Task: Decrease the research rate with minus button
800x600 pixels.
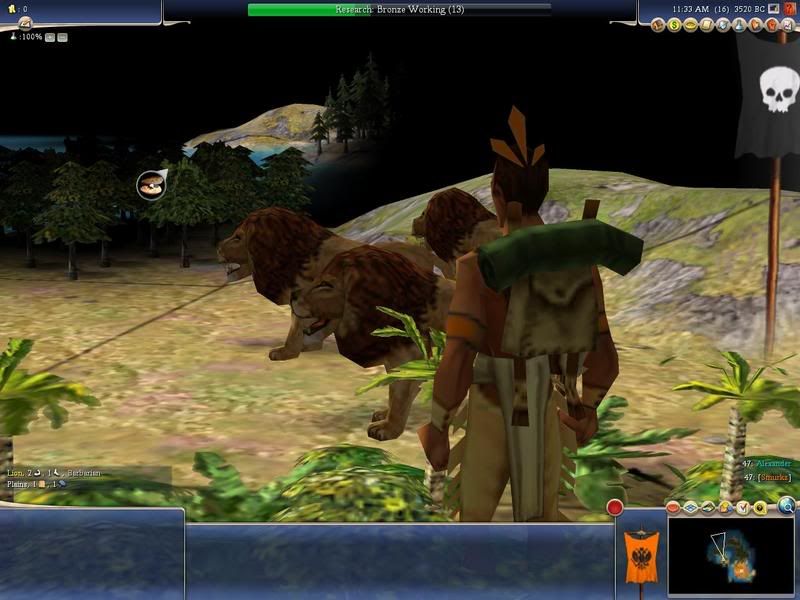Action: click(x=62, y=37)
